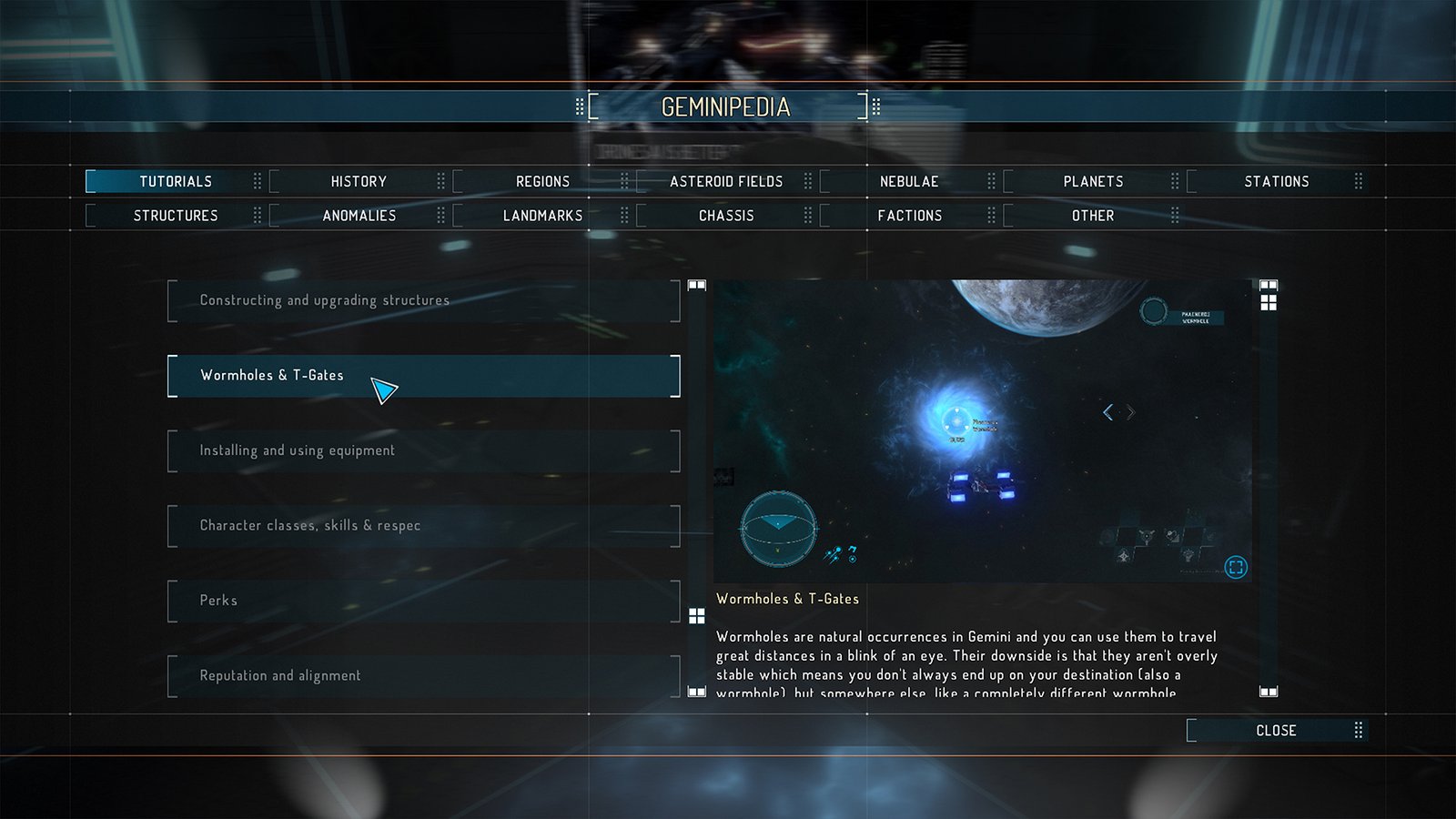Choose Installing and using equipment tutorial
1456x819 pixels.
423,450
